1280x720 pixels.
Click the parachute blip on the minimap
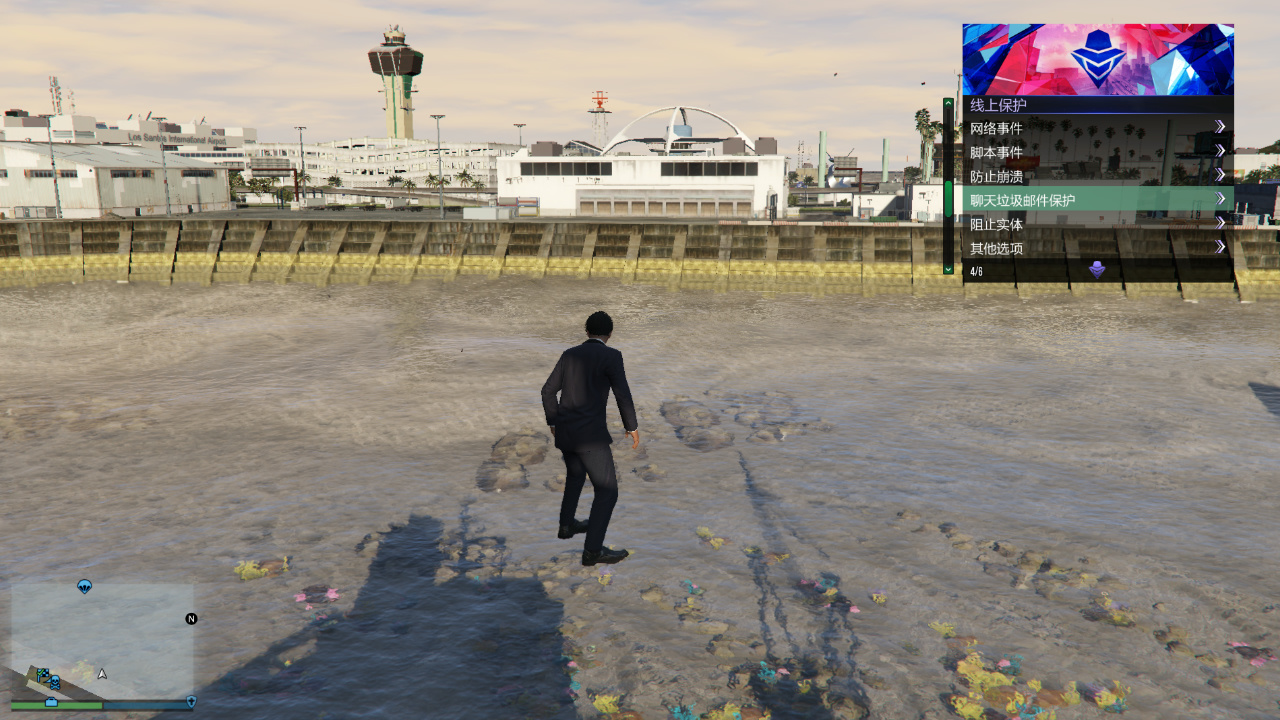coord(84,586)
